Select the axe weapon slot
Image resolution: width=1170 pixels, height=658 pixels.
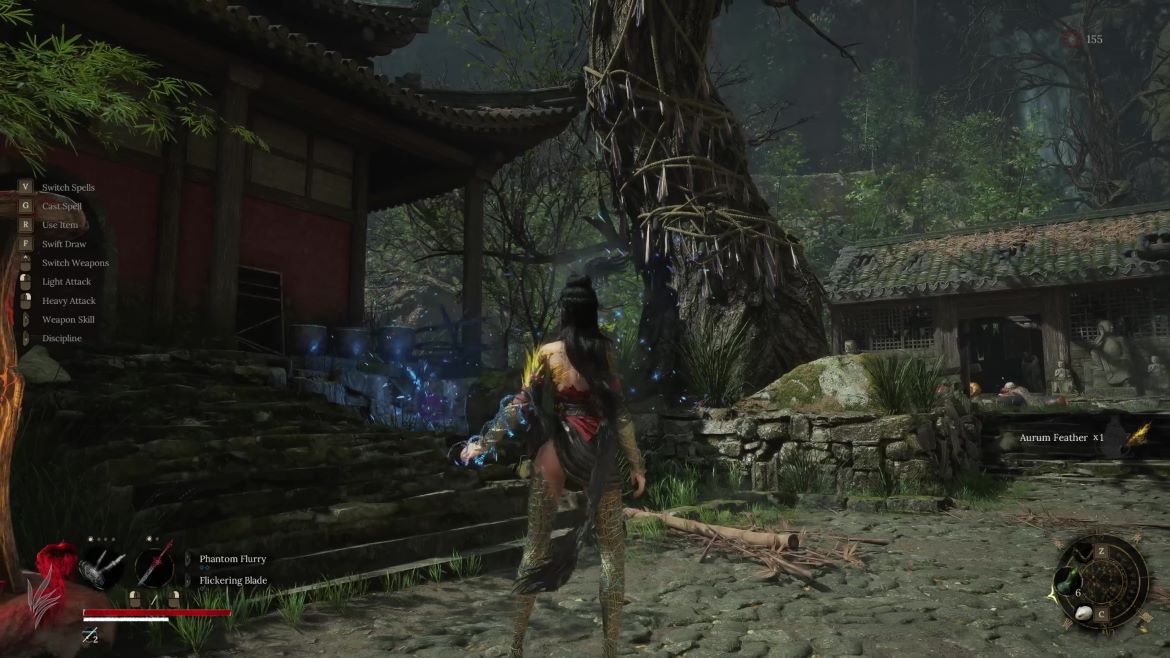pyautogui.click(x=102, y=566)
